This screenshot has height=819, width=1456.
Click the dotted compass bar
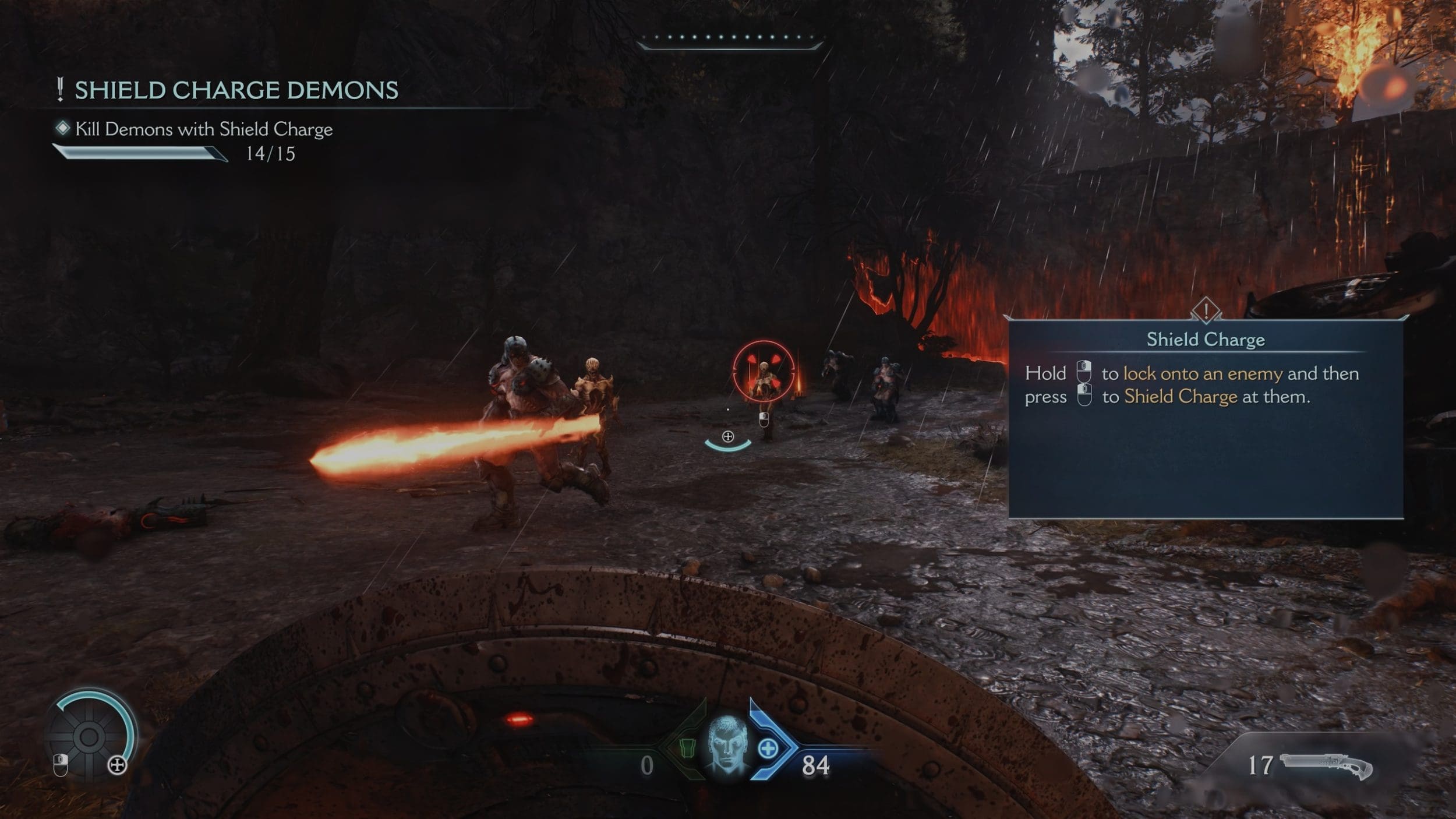[x=730, y=38]
